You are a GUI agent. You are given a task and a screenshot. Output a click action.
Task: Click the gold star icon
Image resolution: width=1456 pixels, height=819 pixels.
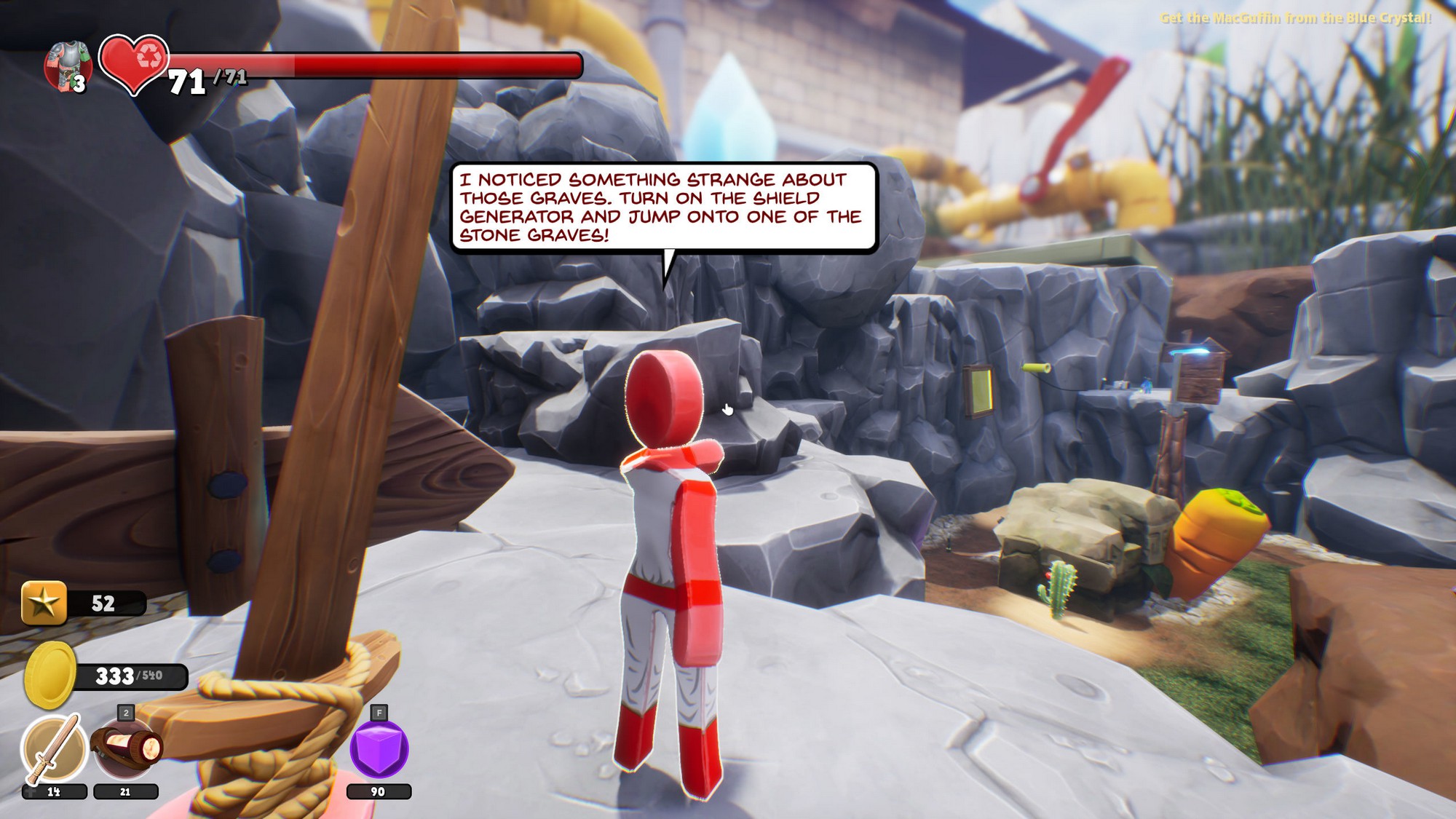(x=44, y=603)
